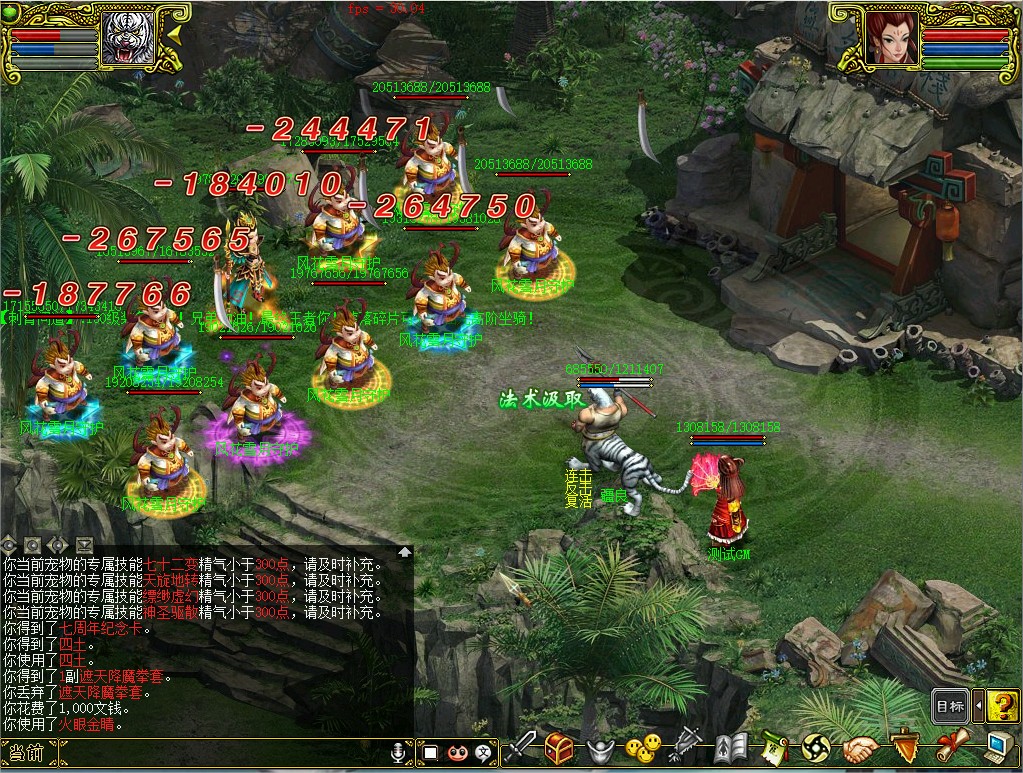Open the sword attack icon
The height and width of the screenshot is (773, 1023).
pyautogui.click(x=522, y=749)
